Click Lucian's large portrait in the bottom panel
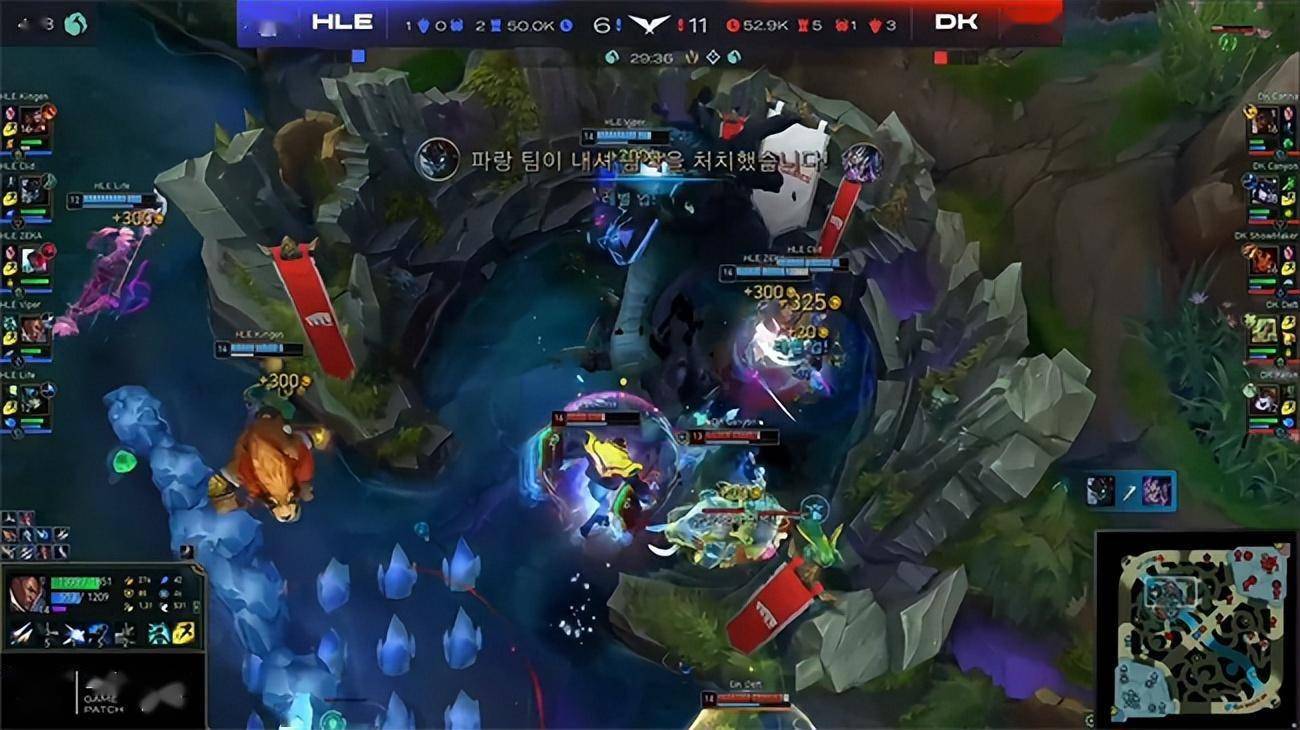 click(25, 595)
